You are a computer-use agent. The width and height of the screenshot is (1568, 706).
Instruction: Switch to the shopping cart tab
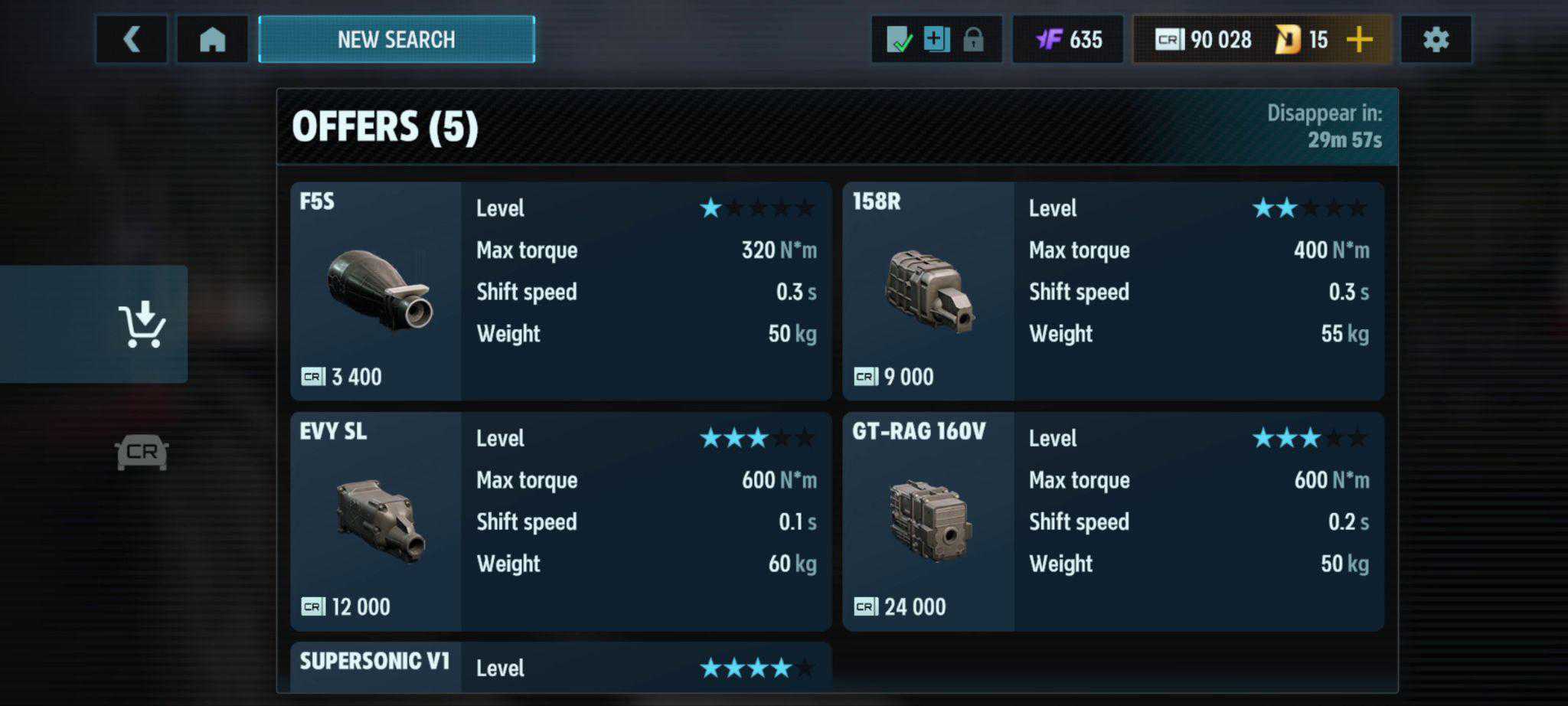[x=142, y=324]
